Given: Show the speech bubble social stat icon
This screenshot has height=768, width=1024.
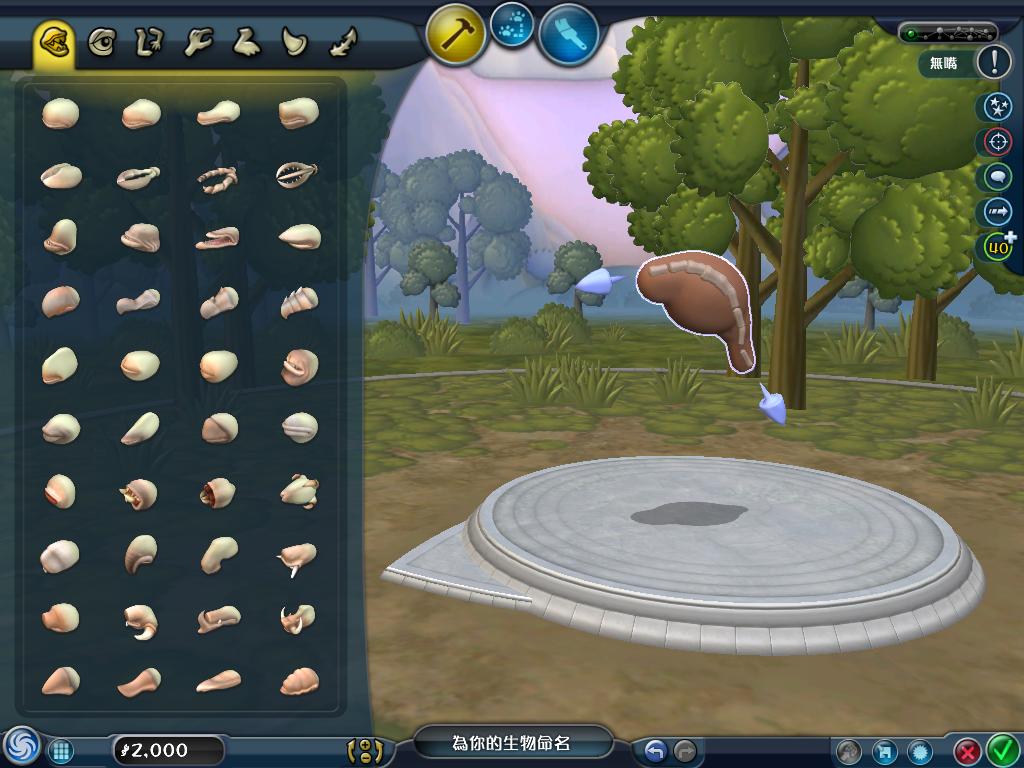Looking at the screenshot, I should pyautogui.click(x=997, y=176).
